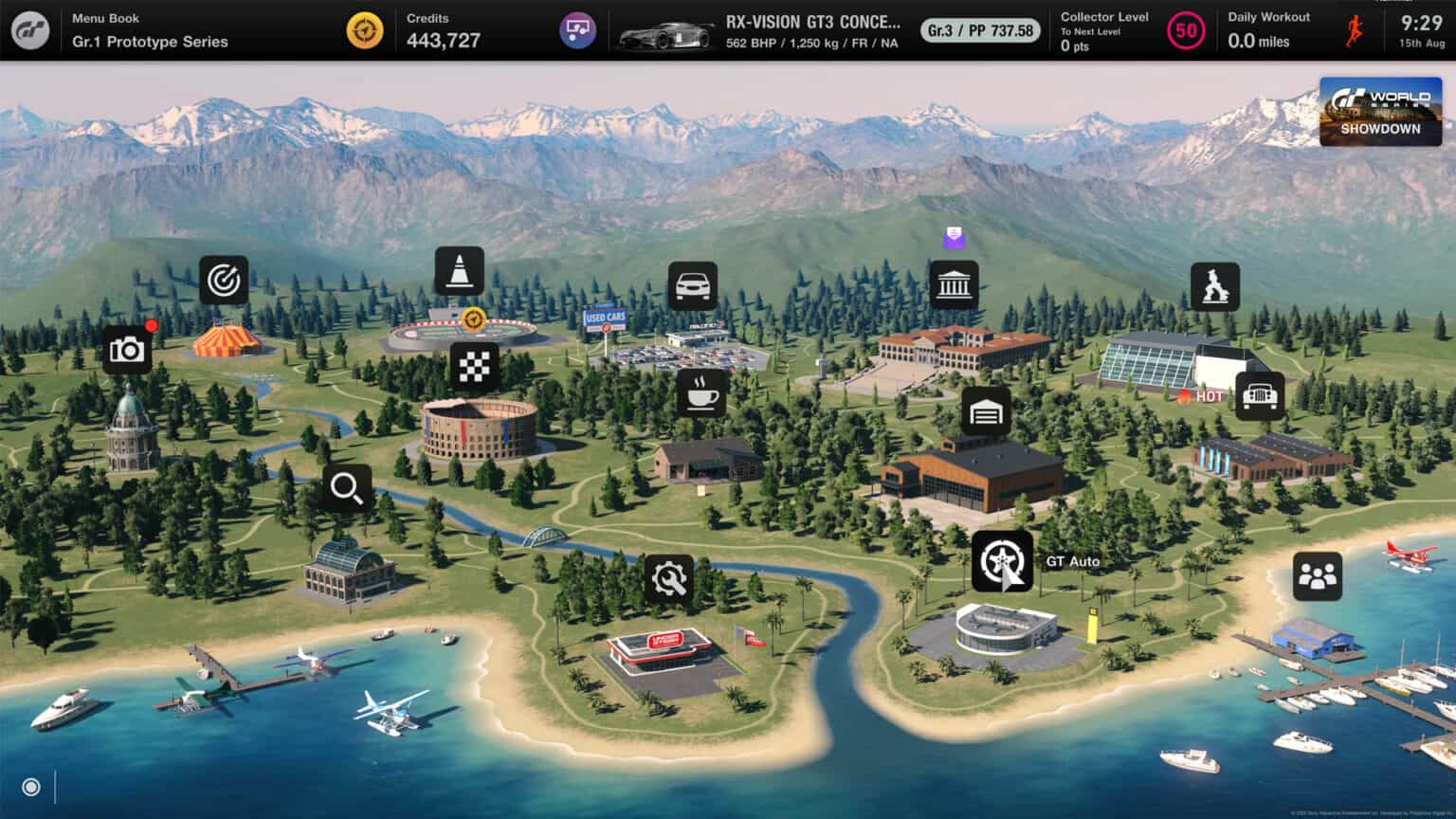Open the GT Auto pavilion

coord(1002,561)
